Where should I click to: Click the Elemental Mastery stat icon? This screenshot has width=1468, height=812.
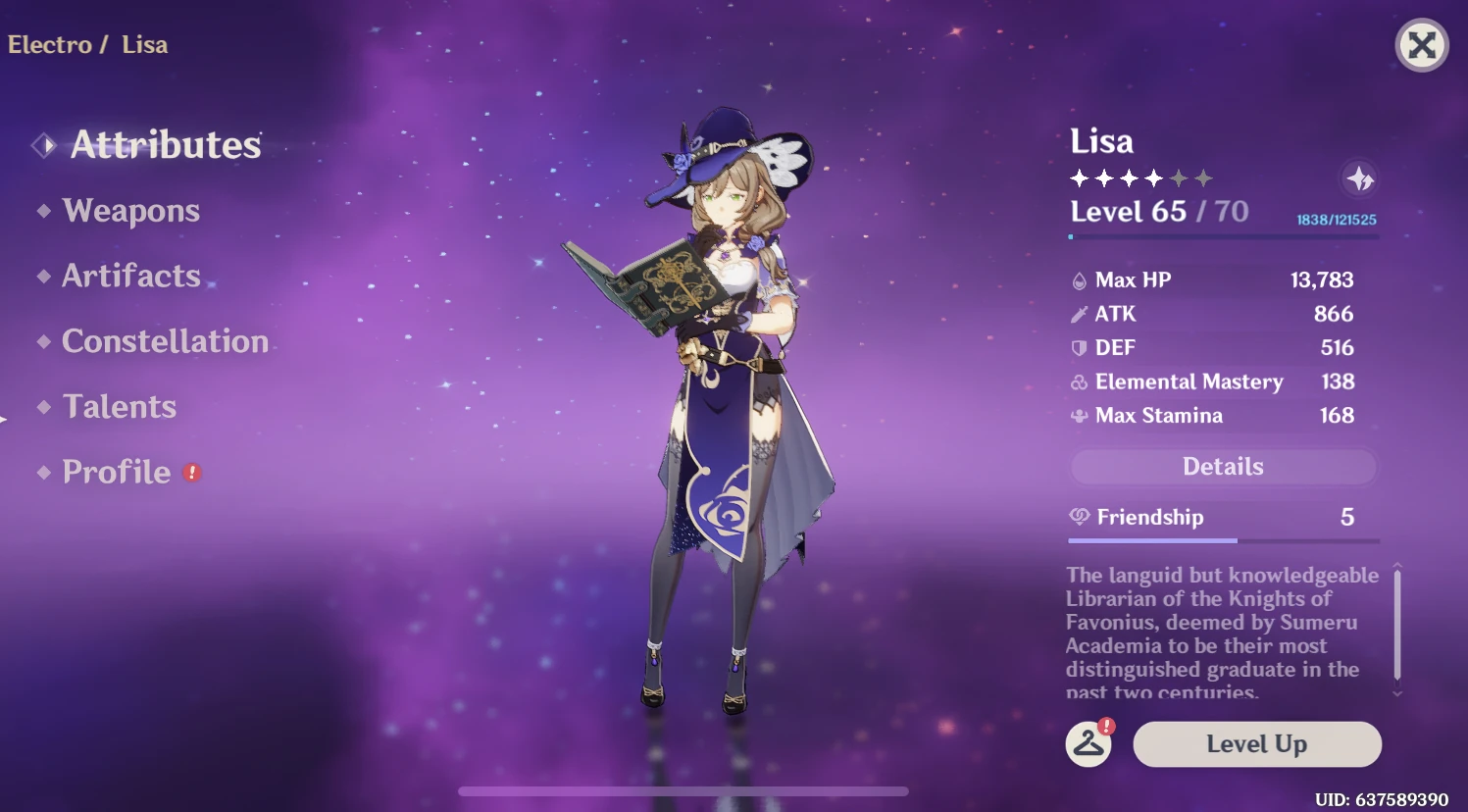coord(1081,381)
